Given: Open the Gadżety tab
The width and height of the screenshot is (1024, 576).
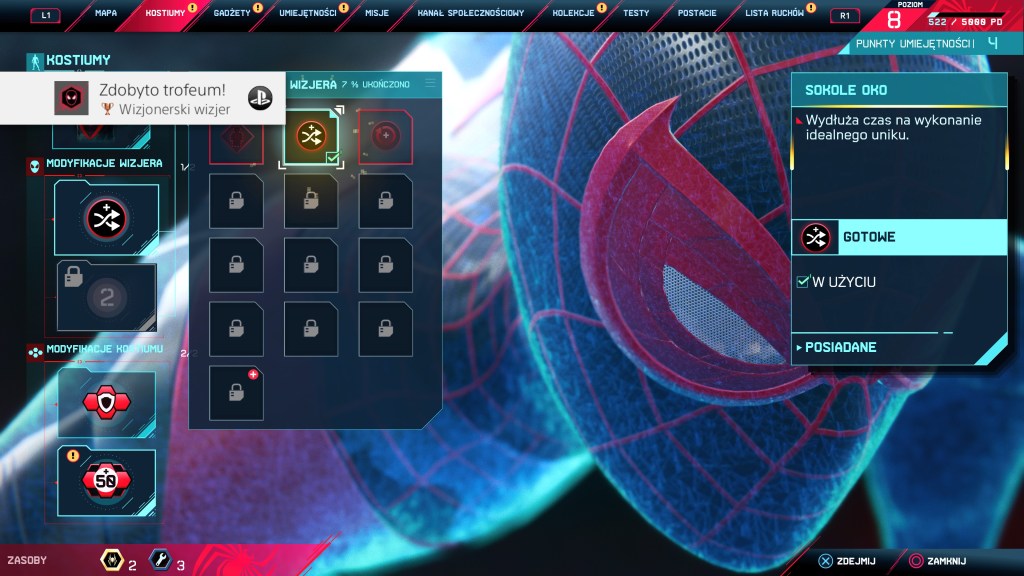Looking at the screenshot, I should point(230,13).
